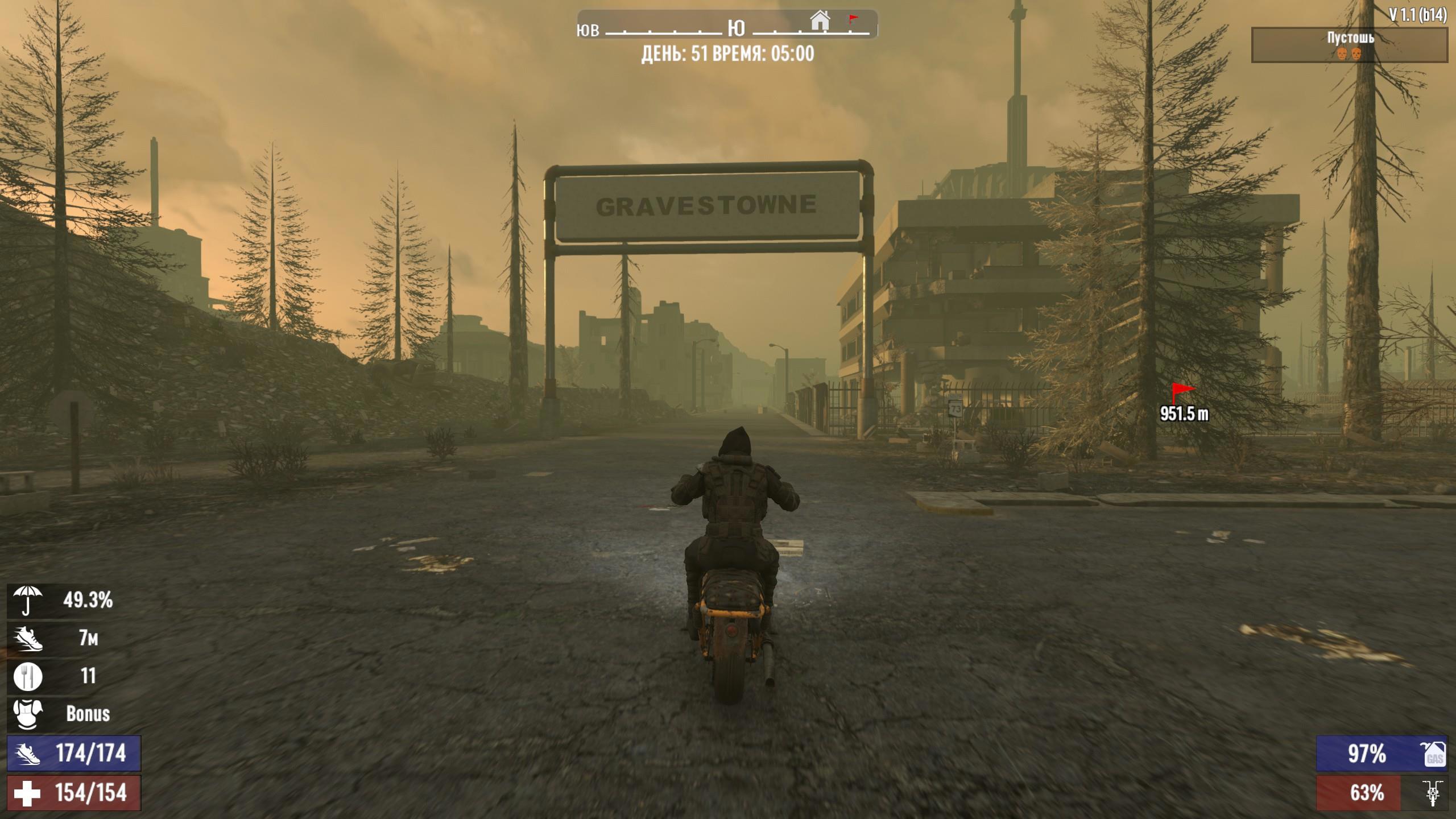The height and width of the screenshot is (819, 1456).
Task: Select the running shoe buff icon
Action: 27,639
